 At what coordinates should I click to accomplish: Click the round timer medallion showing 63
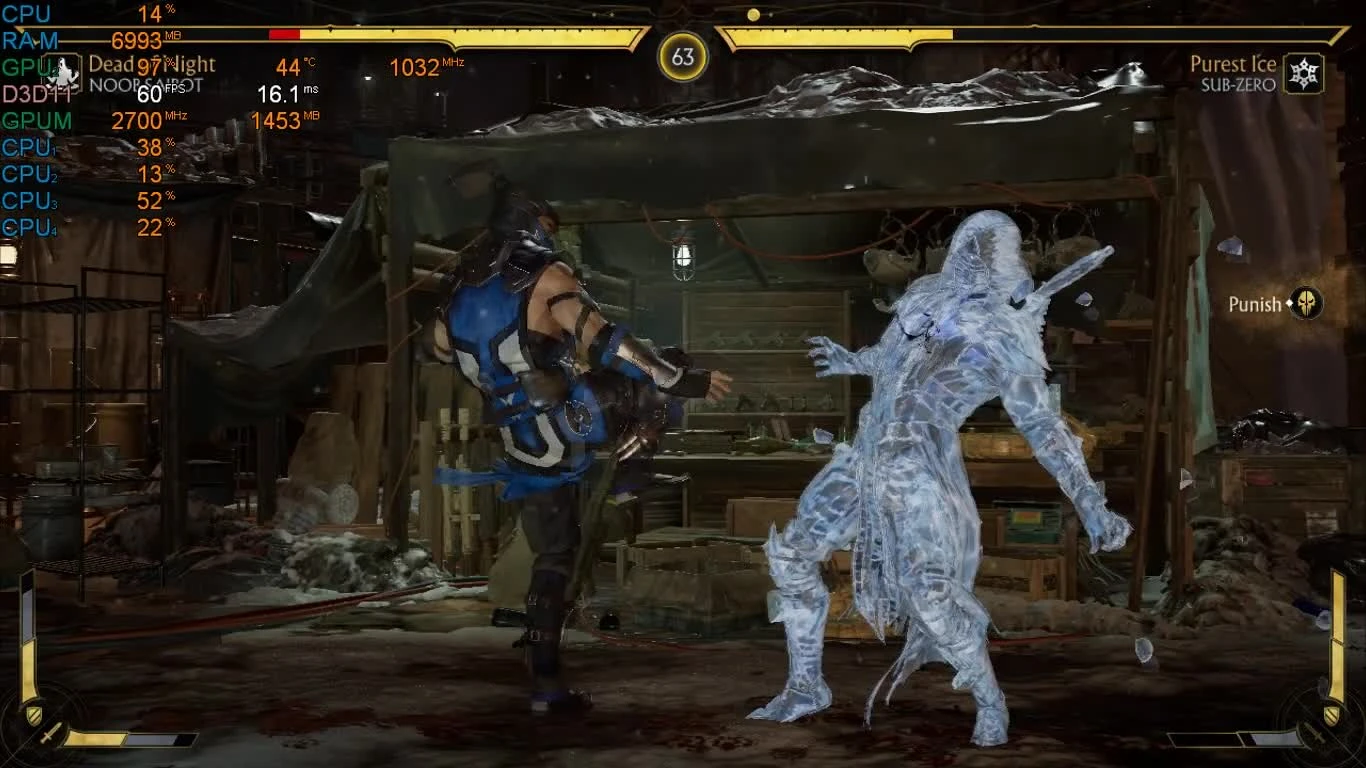(x=683, y=58)
